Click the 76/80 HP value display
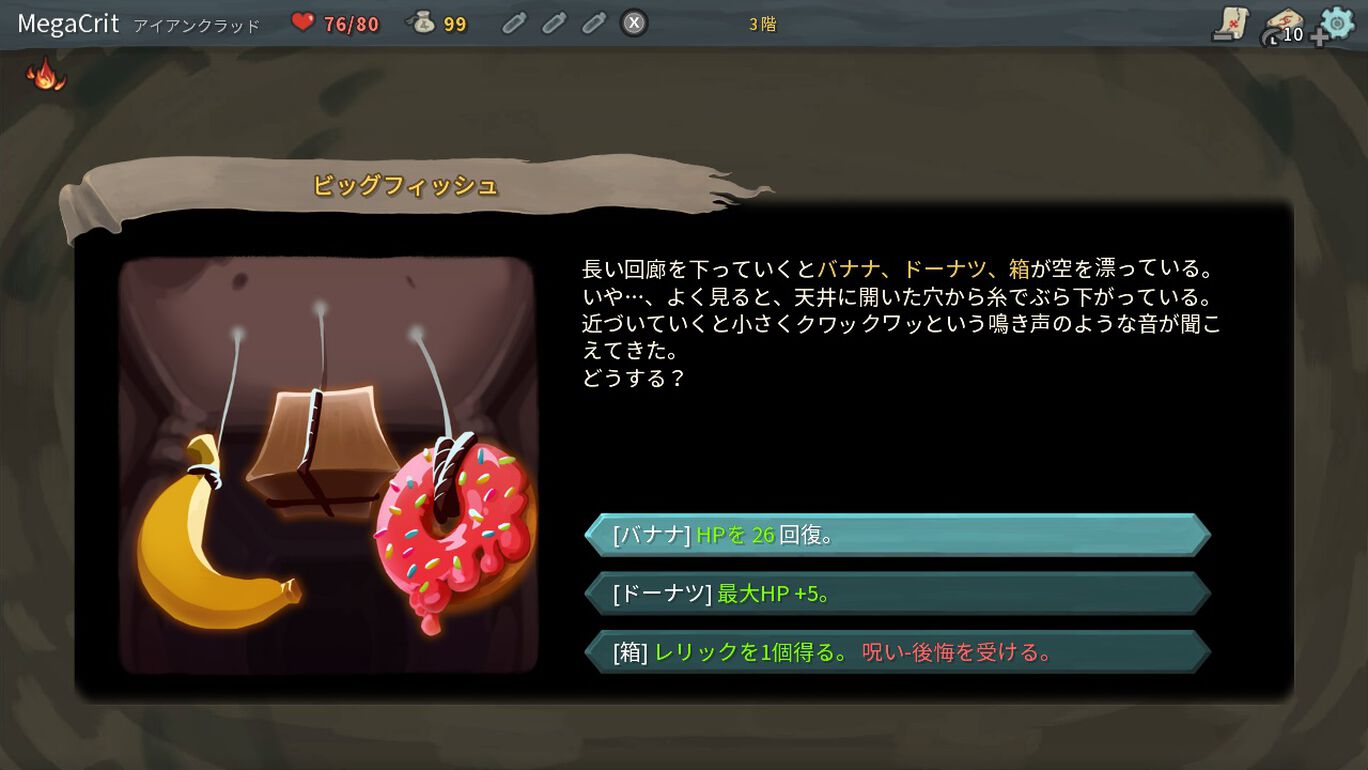The height and width of the screenshot is (770, 1368). [351, 22]
